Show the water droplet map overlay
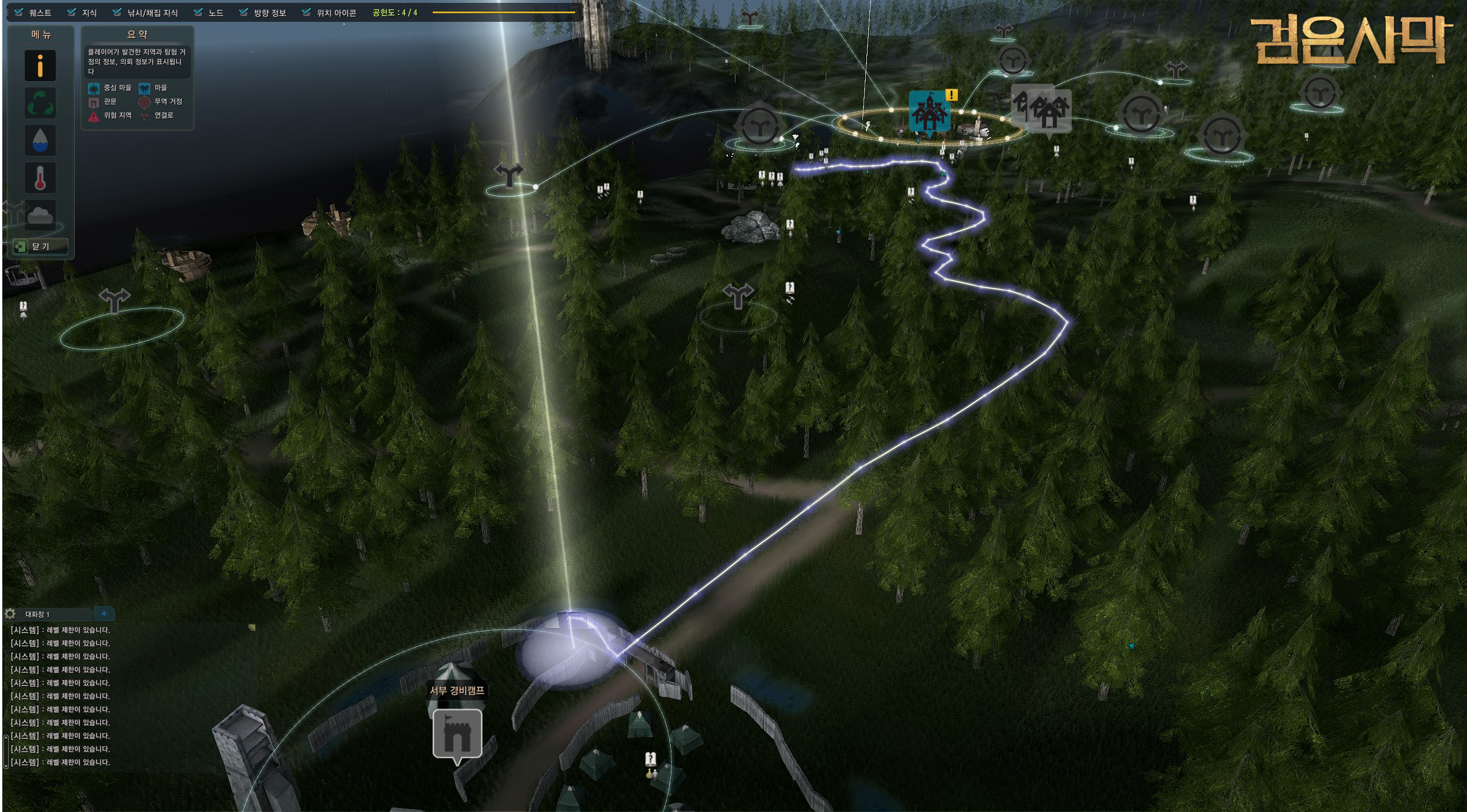The image size is (1467, 812). (x=40, y=140)
